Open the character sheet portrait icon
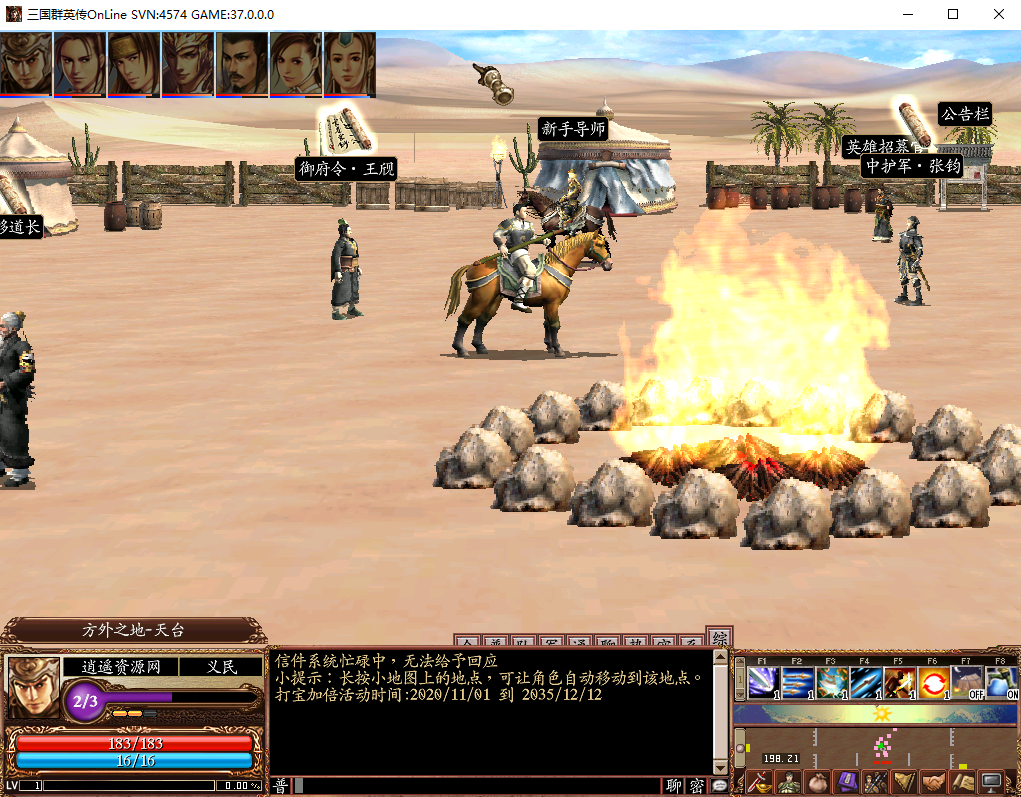This screenshot has width=1021, height=797. tap(789, 782)
